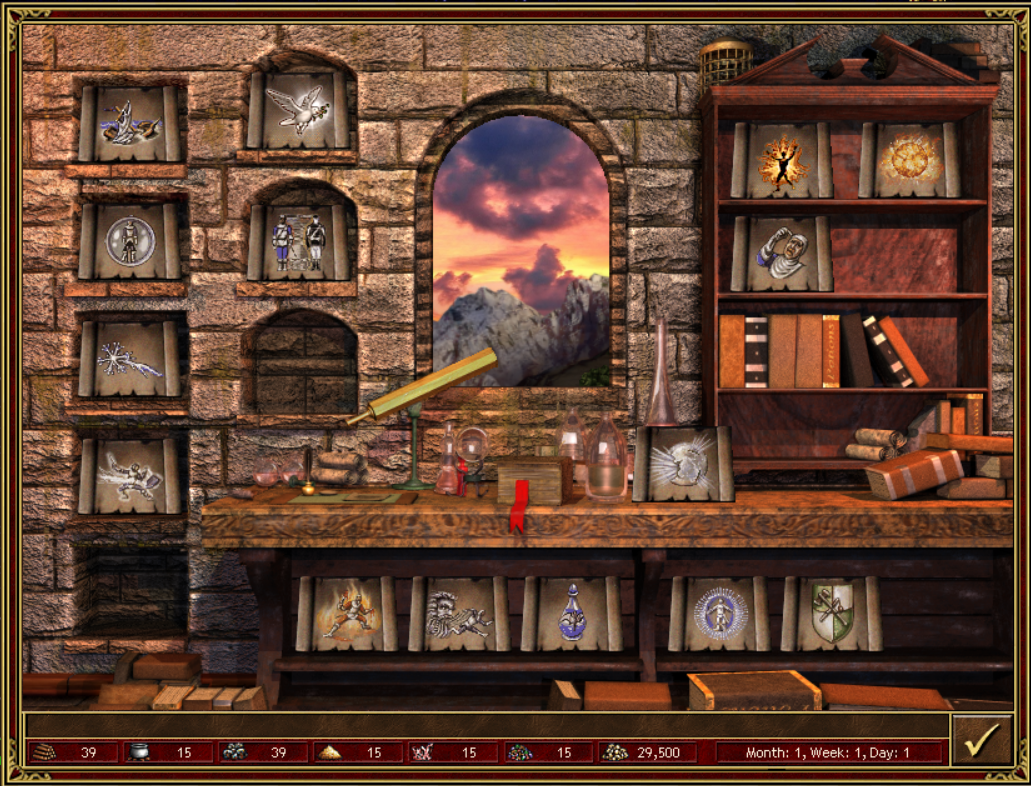The width and height of the screenshot is (1031, 786).
Task: Pick the lightning burst spell scroll
Action: coord(131,358)
